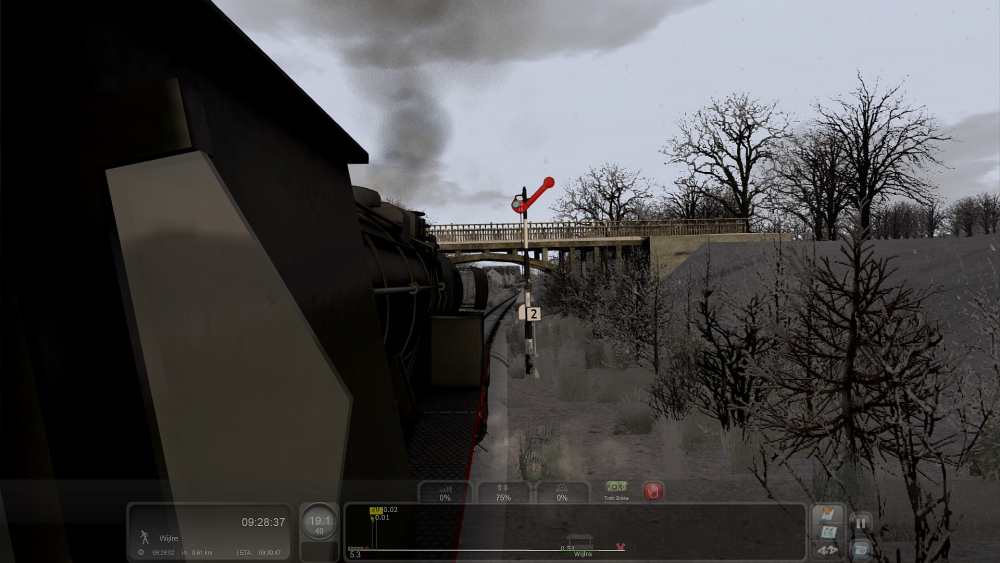Image resolution: width=1000 pixels, height=563 pixels.
Task: Click the orange arrow task list icon
Action: click(827, 515)
